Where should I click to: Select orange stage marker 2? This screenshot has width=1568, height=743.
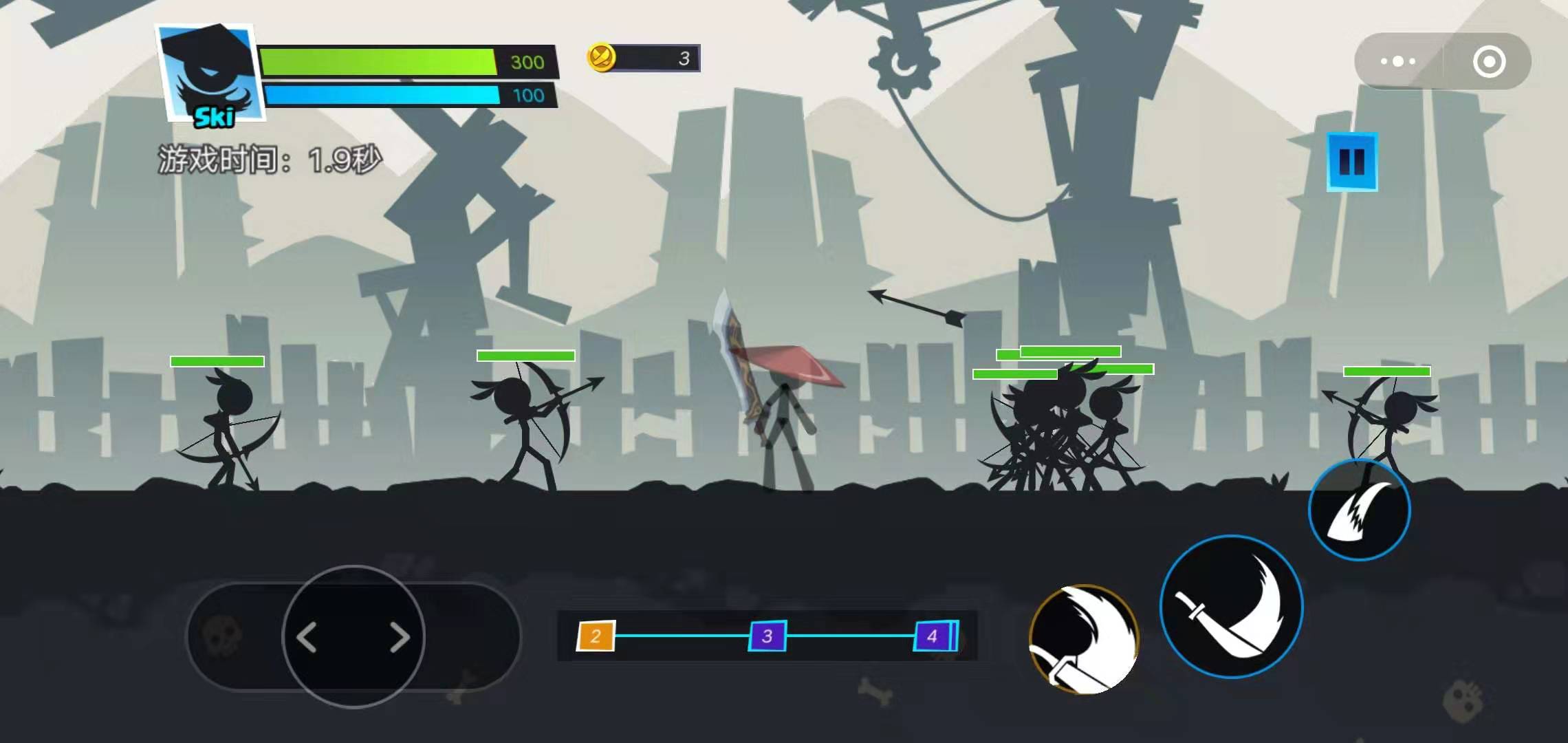[596, 636]
